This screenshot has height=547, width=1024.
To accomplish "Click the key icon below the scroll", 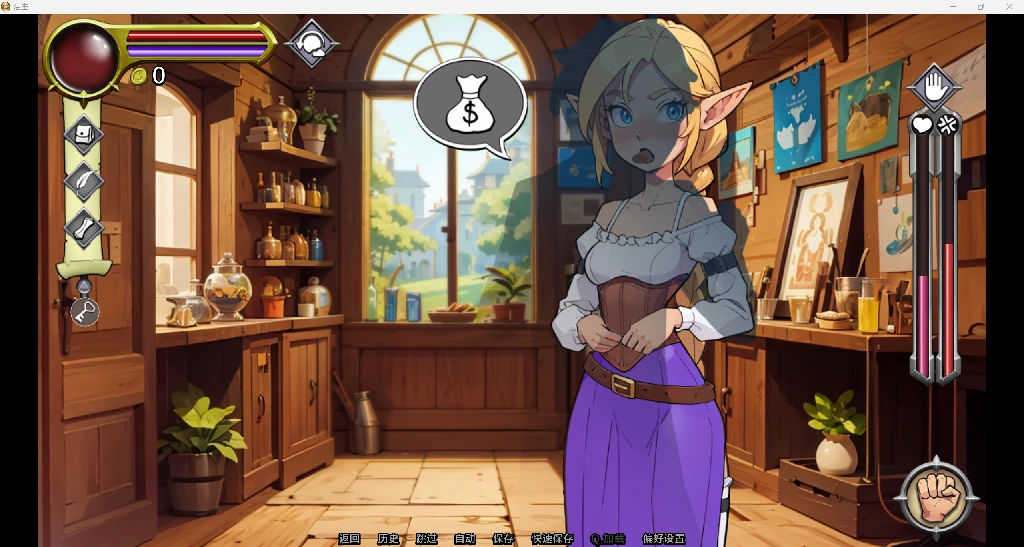I will (85, 312).
